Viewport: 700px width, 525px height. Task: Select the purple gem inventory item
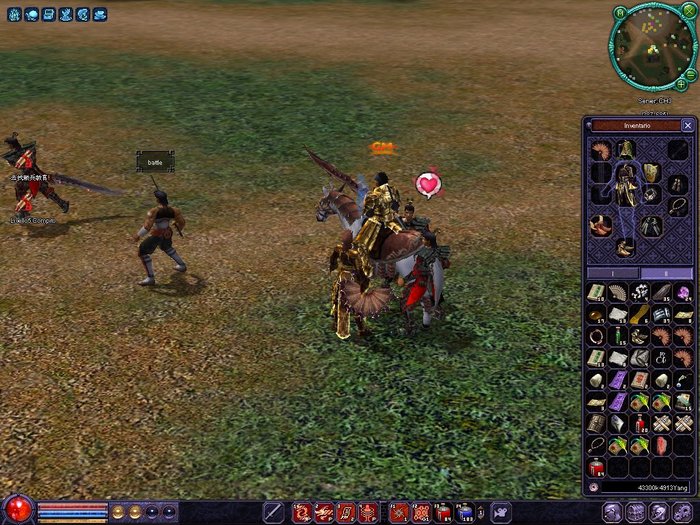[x=683, y=292]
